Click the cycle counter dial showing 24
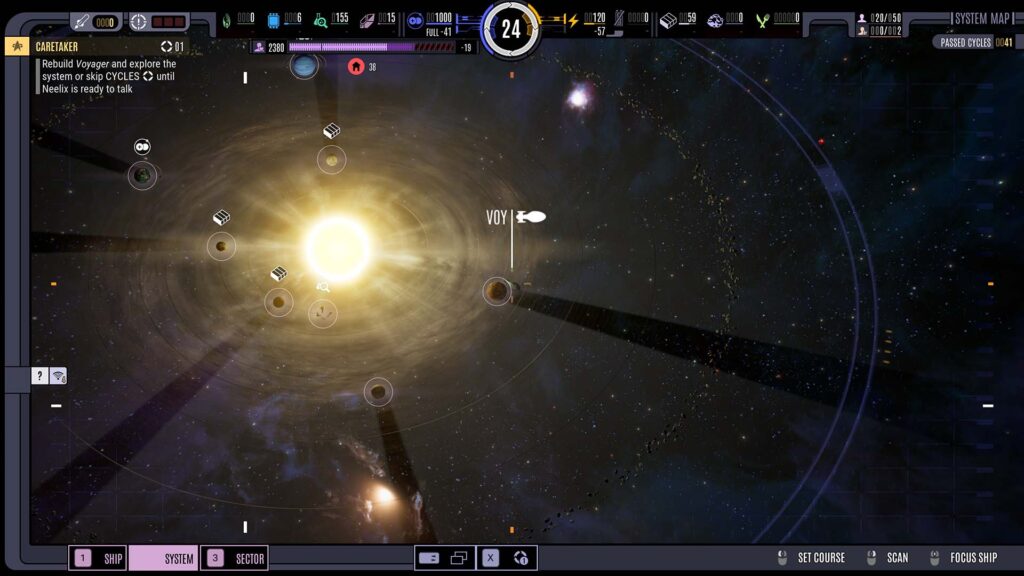This screenshot has width=1024, height=576. (x=511, y=29)
